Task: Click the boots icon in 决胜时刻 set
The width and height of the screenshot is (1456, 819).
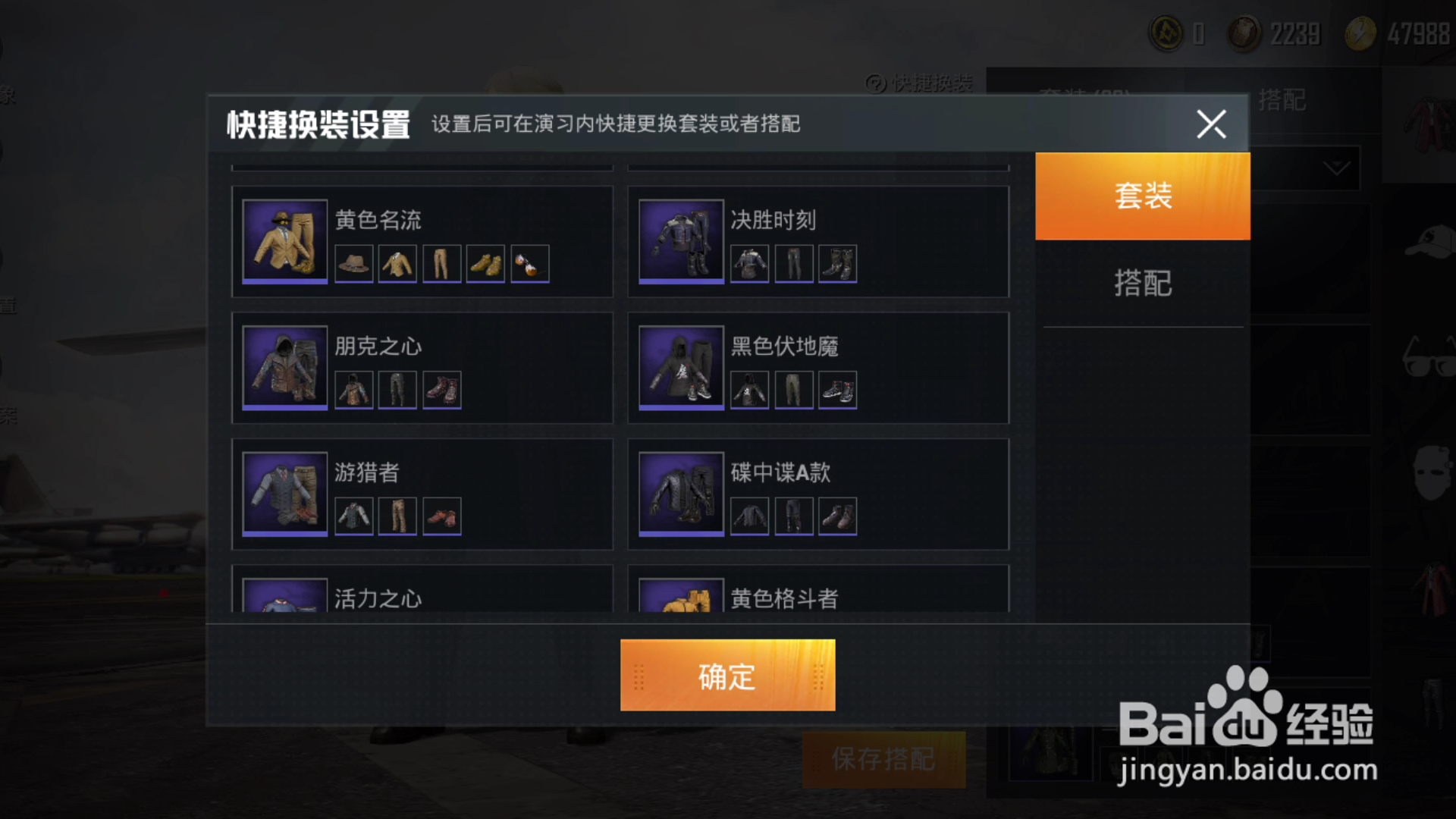Action: 837,263
